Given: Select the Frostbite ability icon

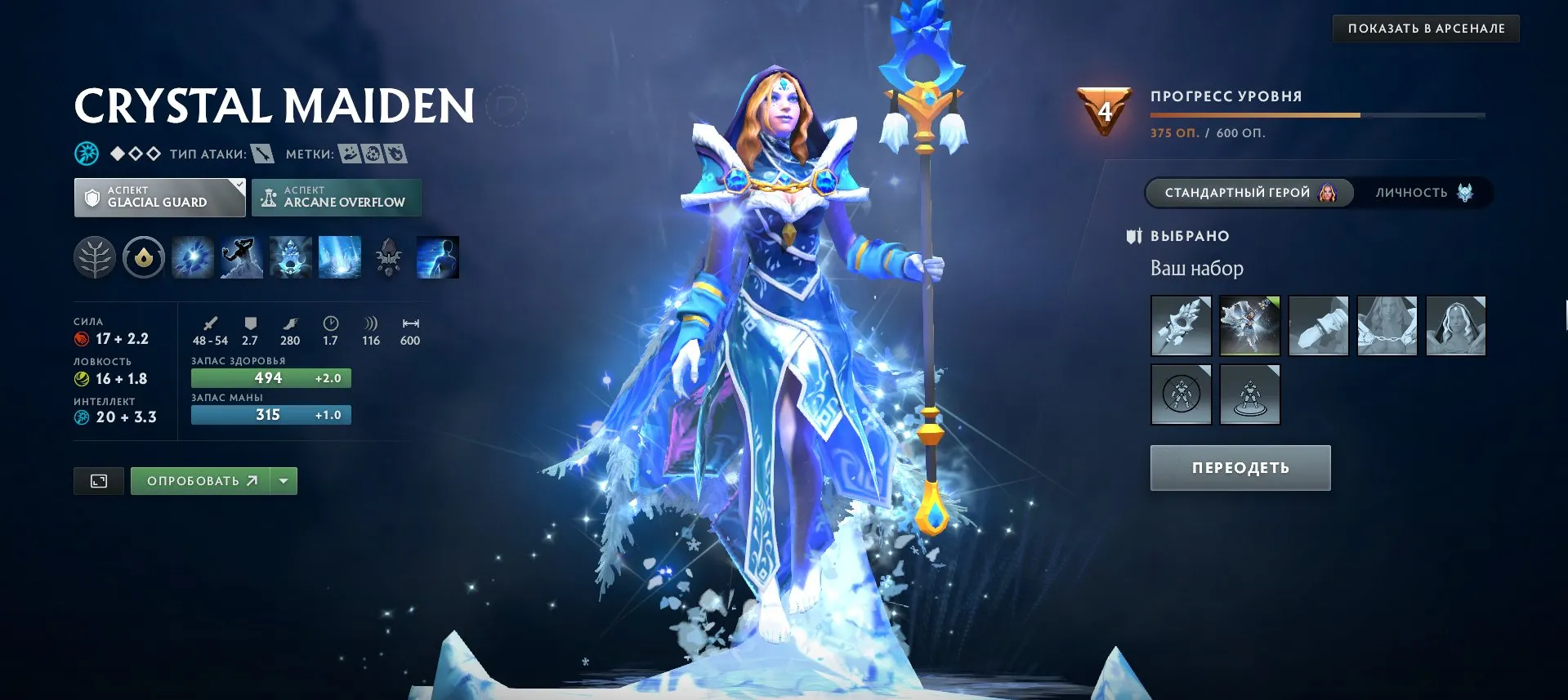Looking at the screenshot, I should [241, 256].
